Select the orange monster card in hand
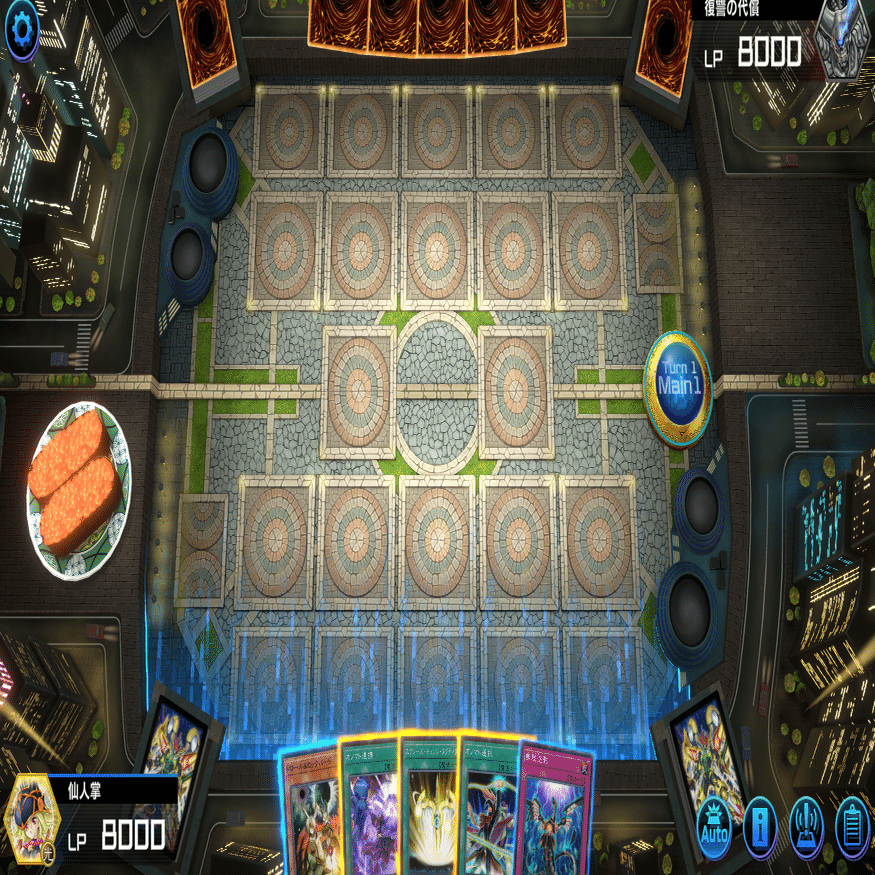Viewport: 875px width, 875px height. 311,815
